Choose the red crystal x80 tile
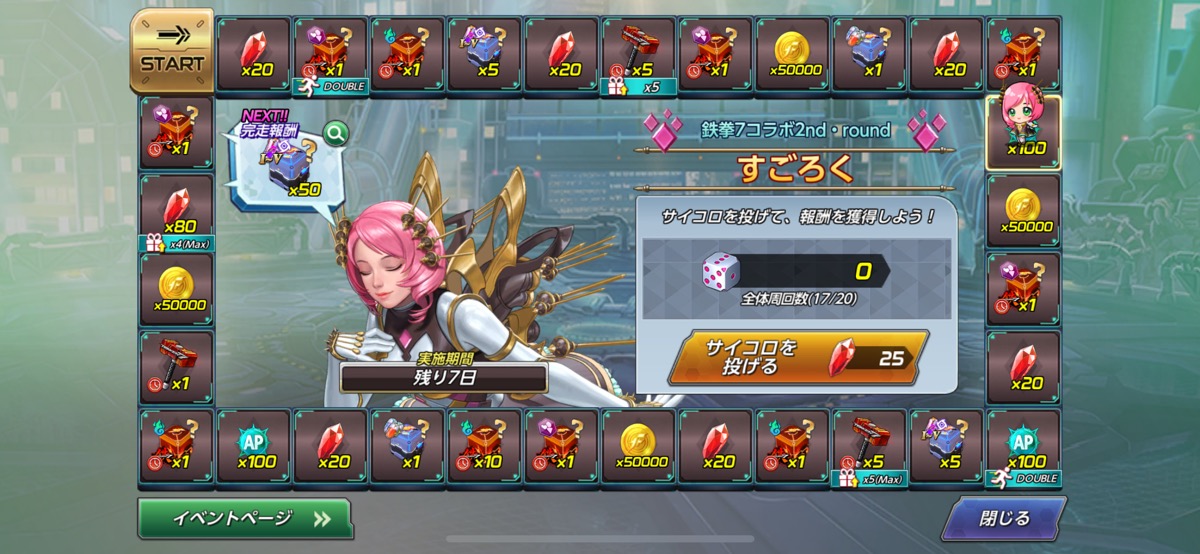The width and height of the screenshot is (1200, 554). tap(177, 211)
